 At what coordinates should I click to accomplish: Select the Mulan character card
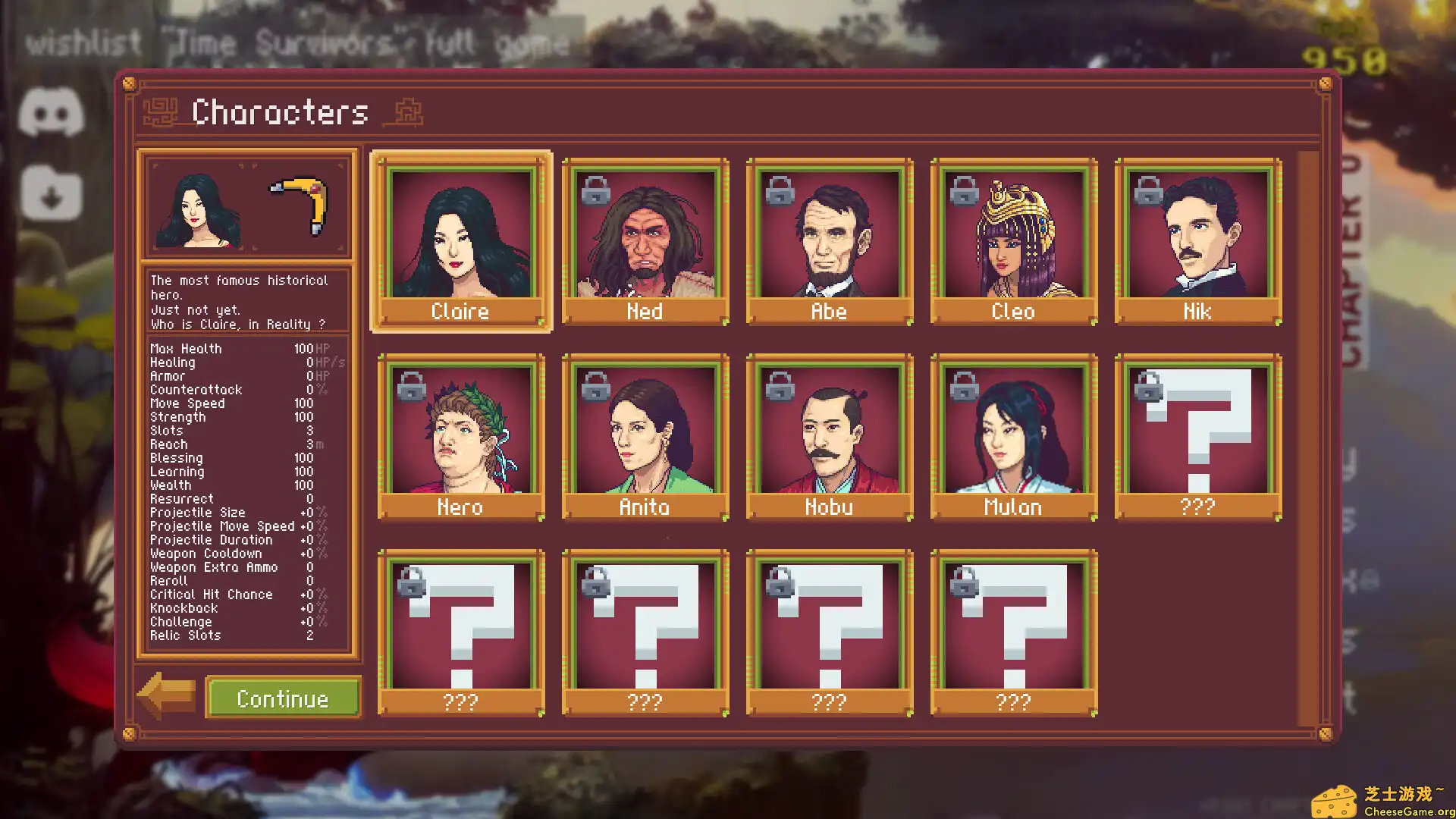click(1013, 436)
